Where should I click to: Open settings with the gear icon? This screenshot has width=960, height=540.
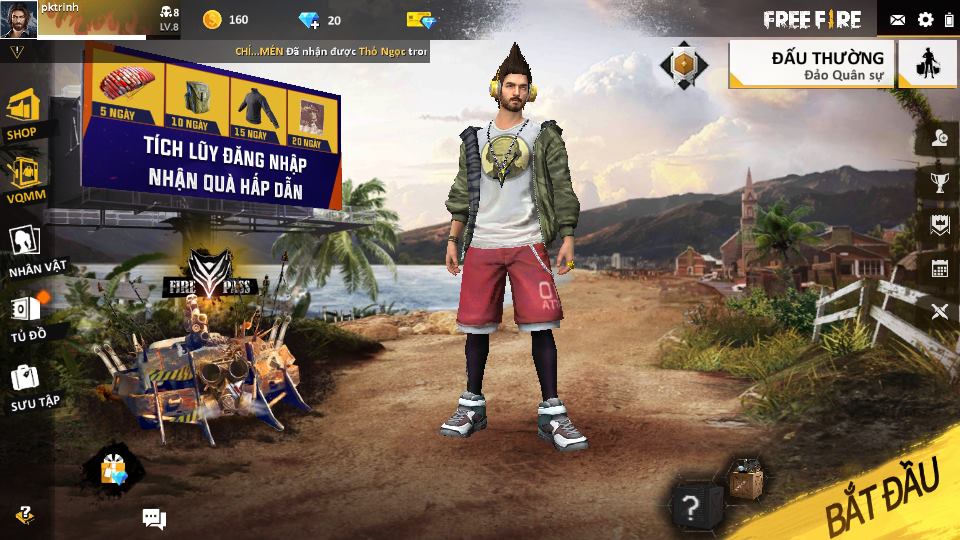click(x=925, y=19)
